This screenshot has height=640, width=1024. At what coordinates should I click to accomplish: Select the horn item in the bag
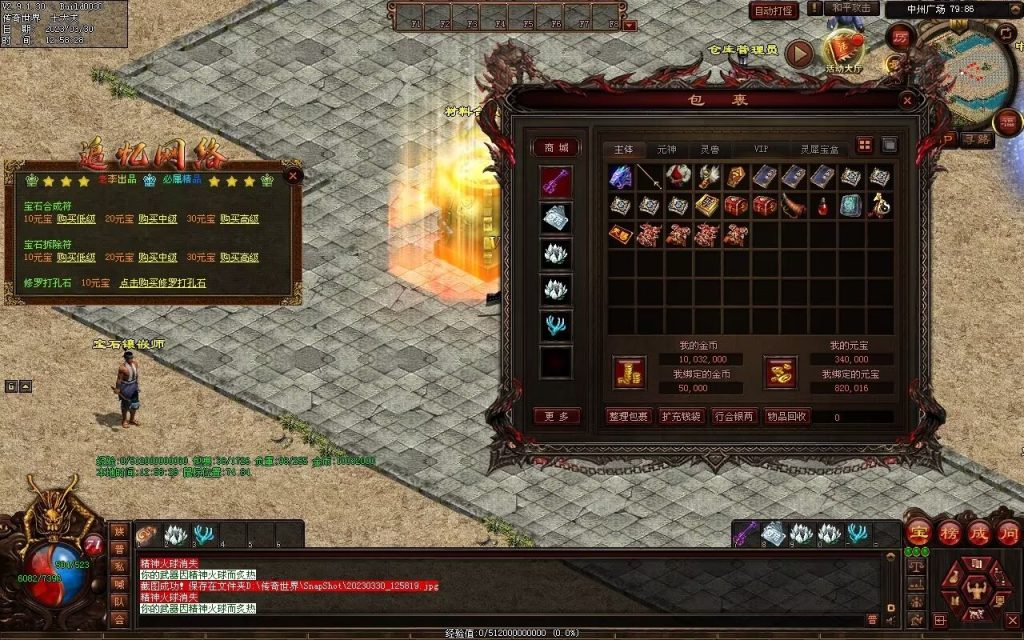click(x=793, y=206)
